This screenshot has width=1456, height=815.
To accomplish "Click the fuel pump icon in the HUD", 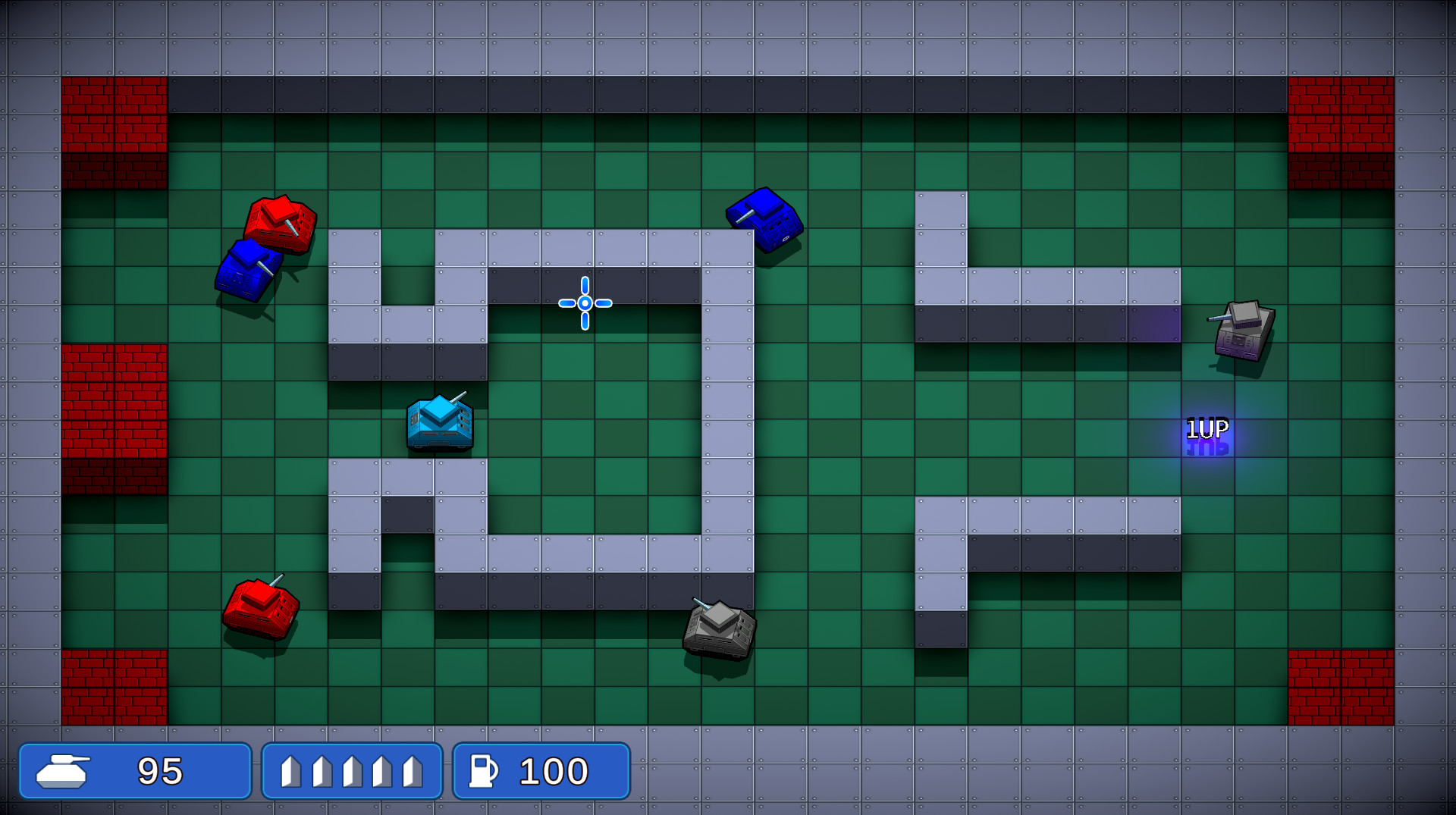I will coord(483,770).
